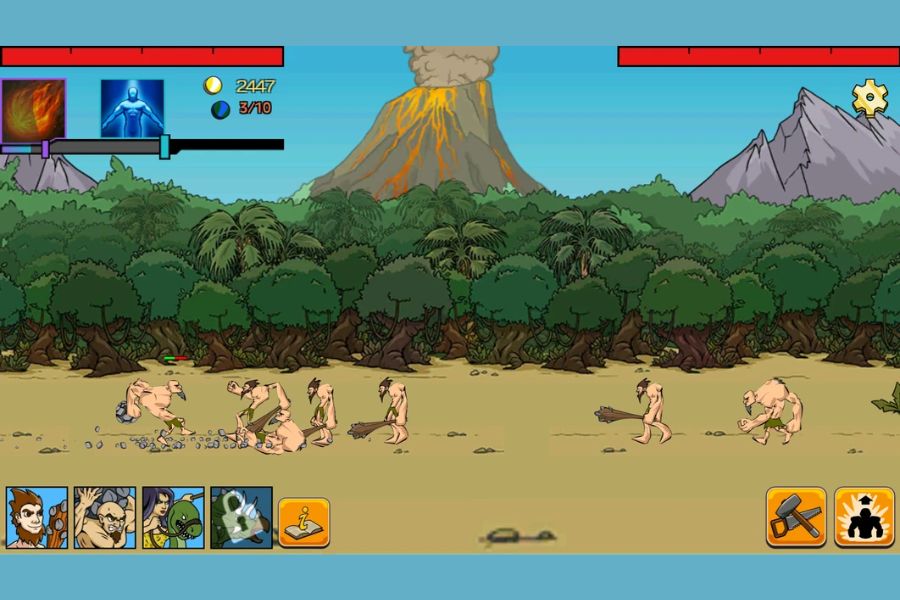Viewport: 900px width, 600px height.
Task: Open the hammer and saw build menu
Action: pyautogui.click(x=796, y=517)
